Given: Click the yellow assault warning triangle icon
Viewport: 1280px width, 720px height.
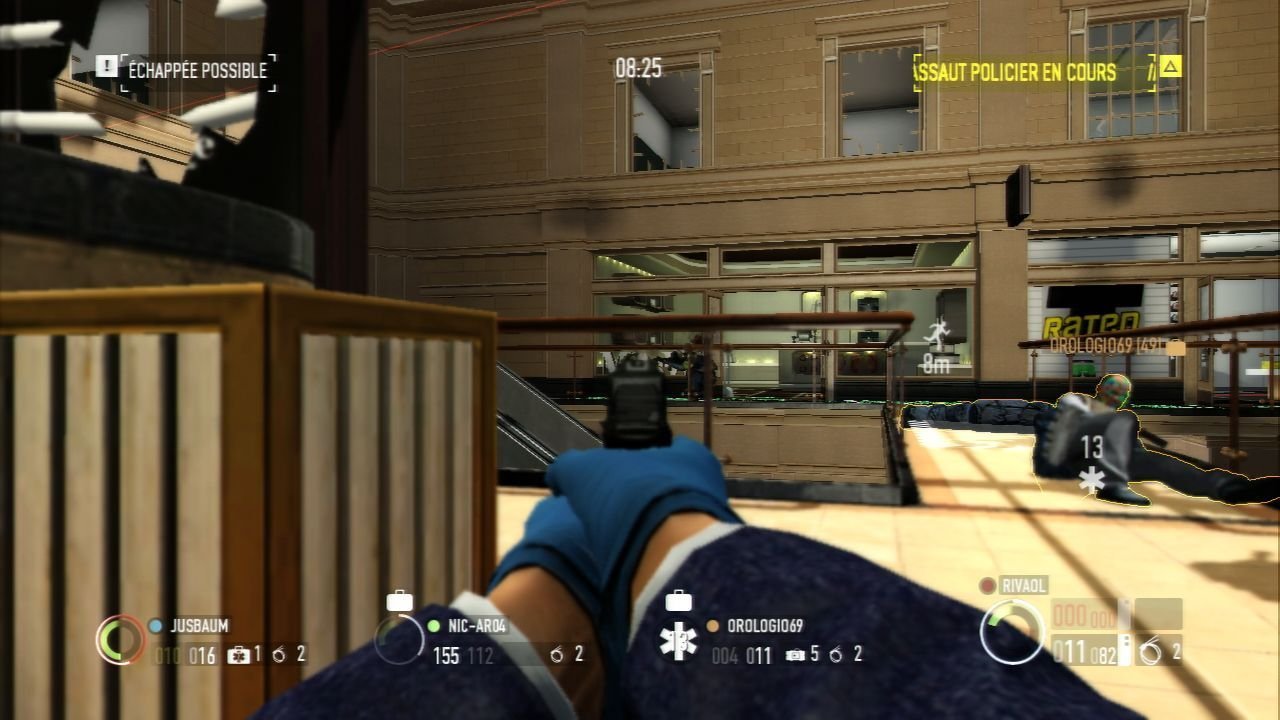Looking at the screenshot, I should tap(1170, 67).
